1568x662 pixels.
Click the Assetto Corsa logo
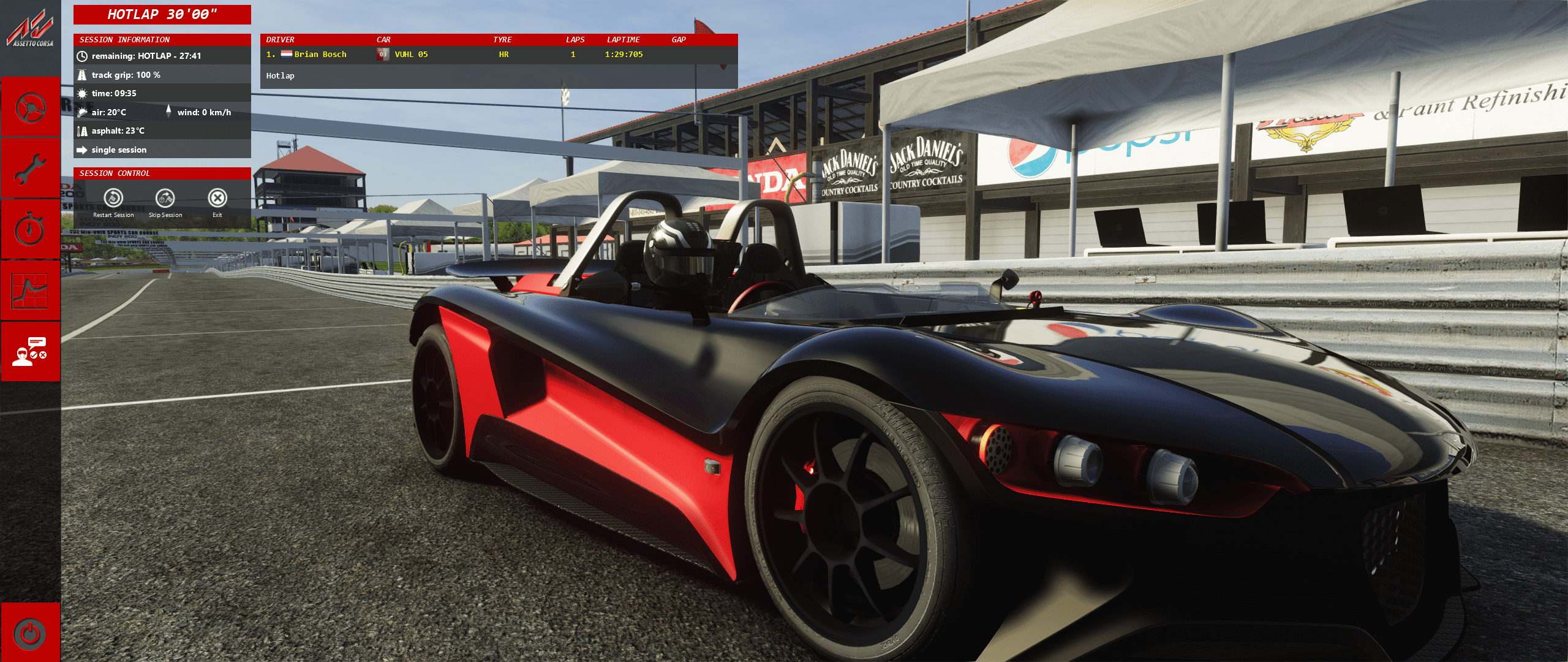[x=30, y=31]
